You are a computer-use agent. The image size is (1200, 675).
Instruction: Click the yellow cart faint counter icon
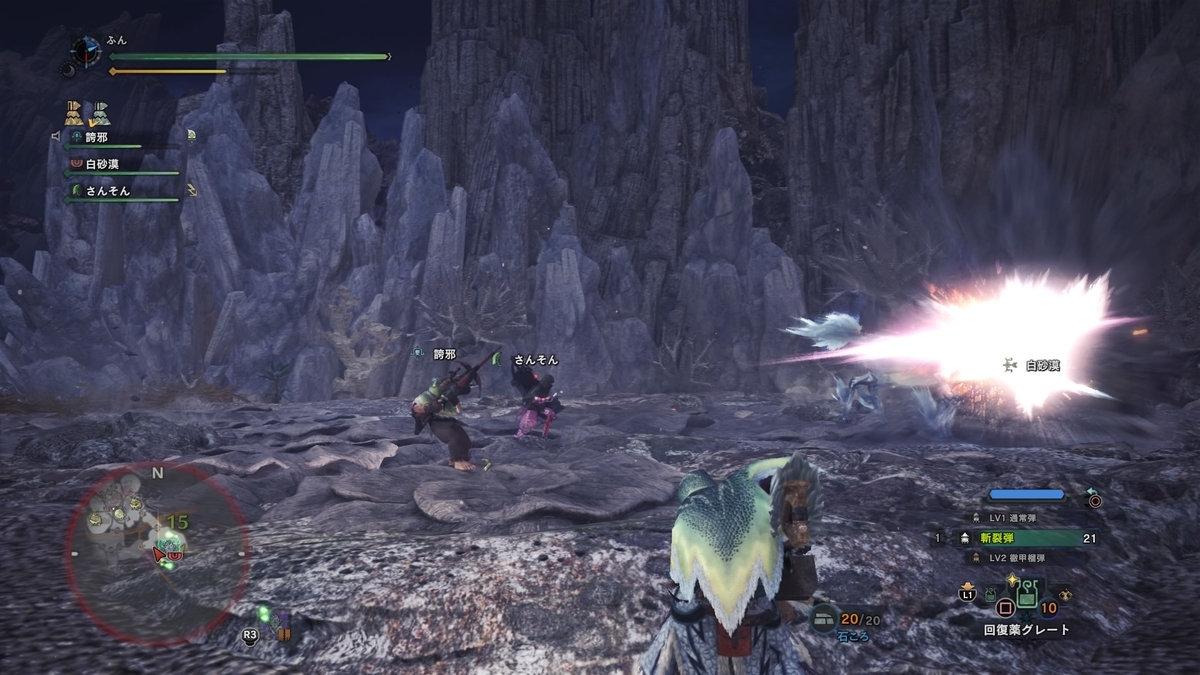pos(73,113)
